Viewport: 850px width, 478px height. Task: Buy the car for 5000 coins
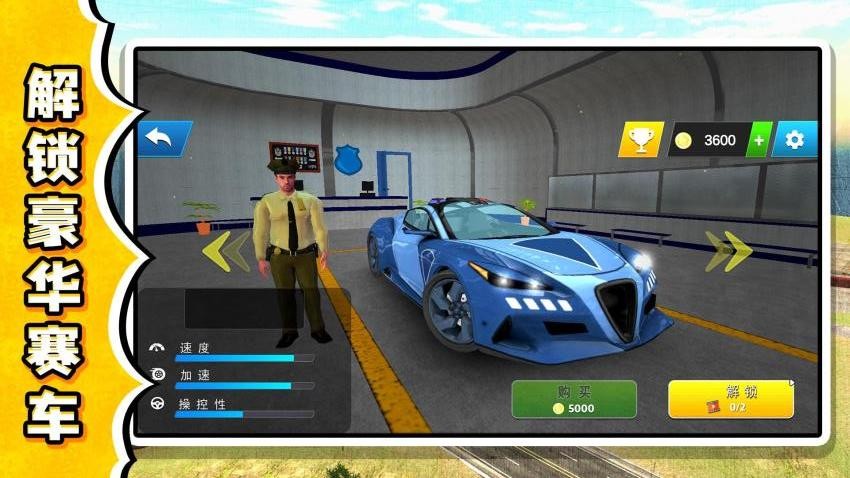click(574, 398)
